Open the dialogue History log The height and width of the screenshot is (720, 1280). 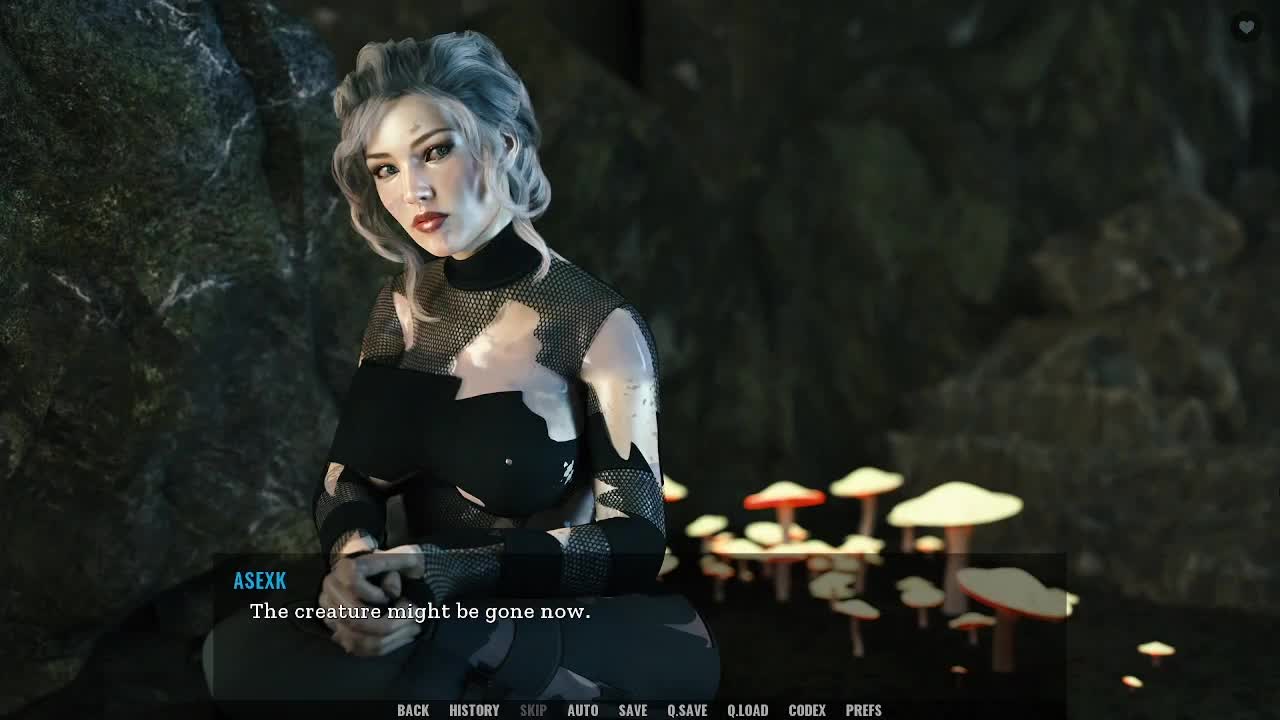pos(474,710)
